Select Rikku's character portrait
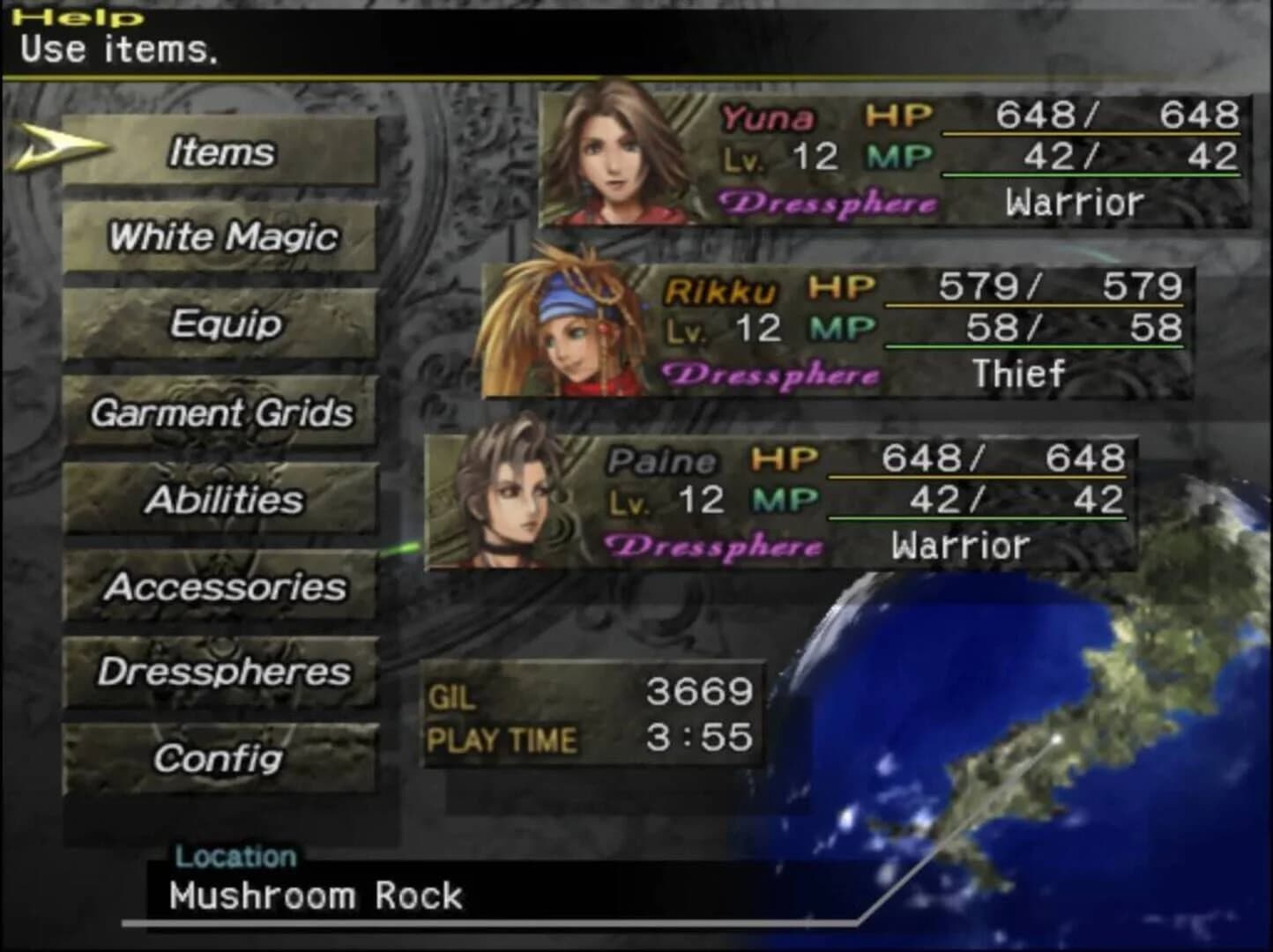 tap(555, 331)
